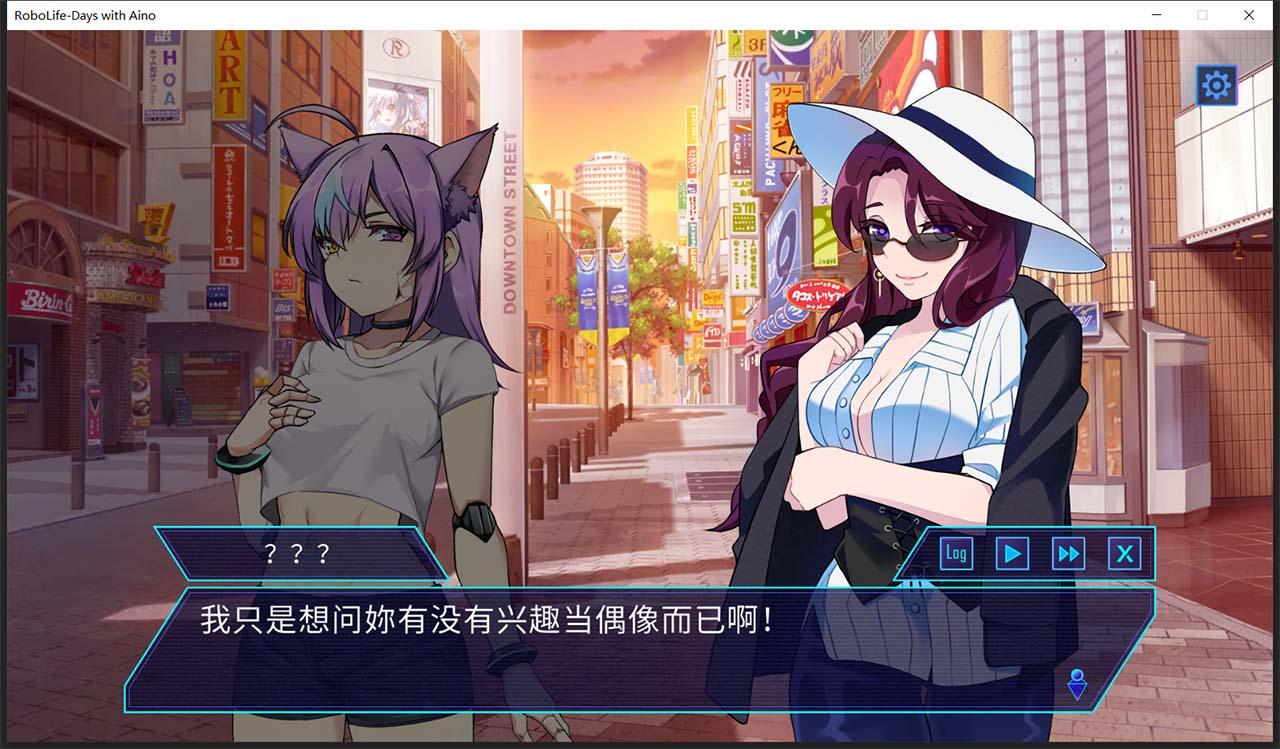Click the maximize window control

coord(1202,15)
